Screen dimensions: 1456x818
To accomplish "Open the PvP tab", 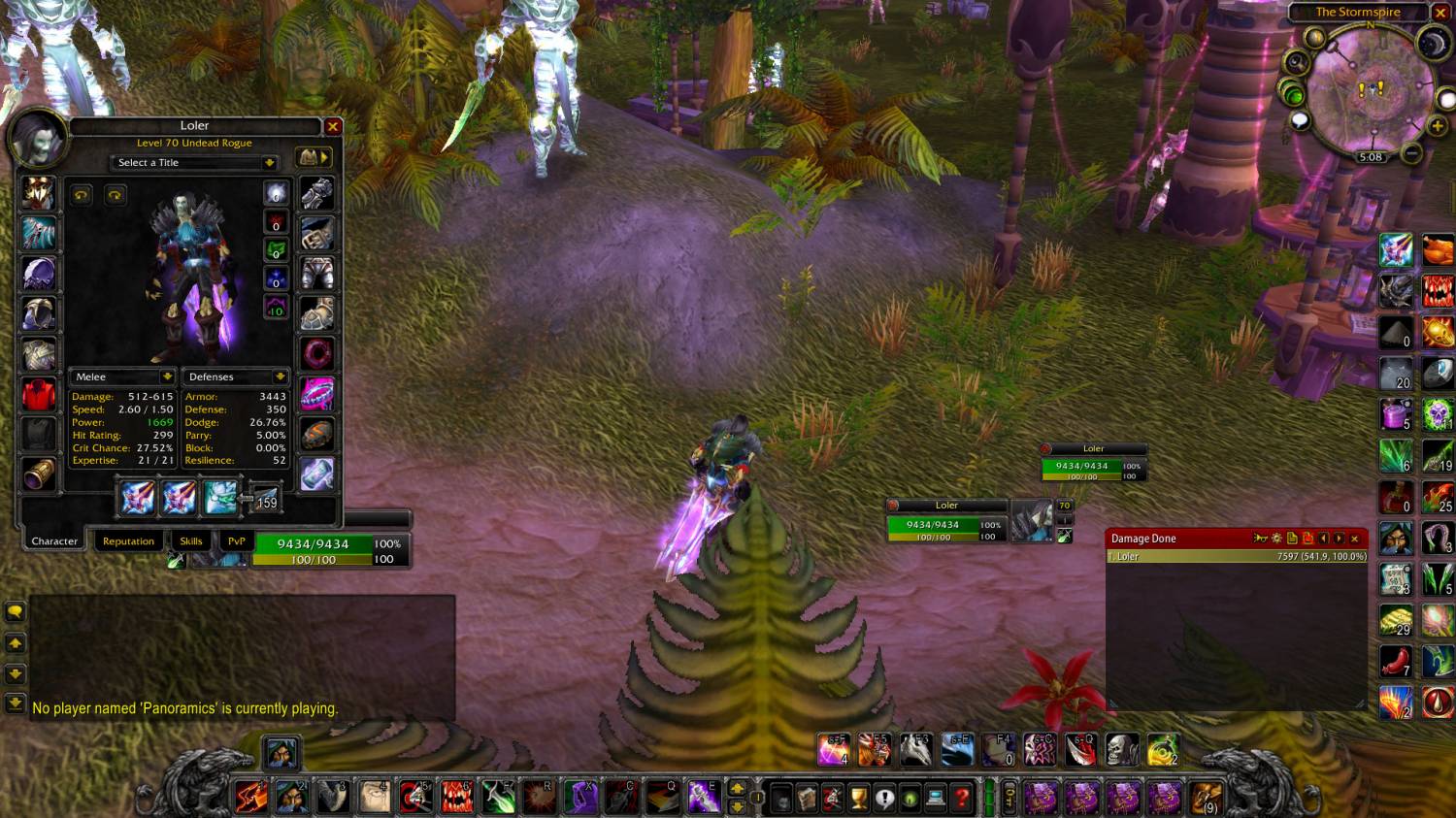I will 237,541.
